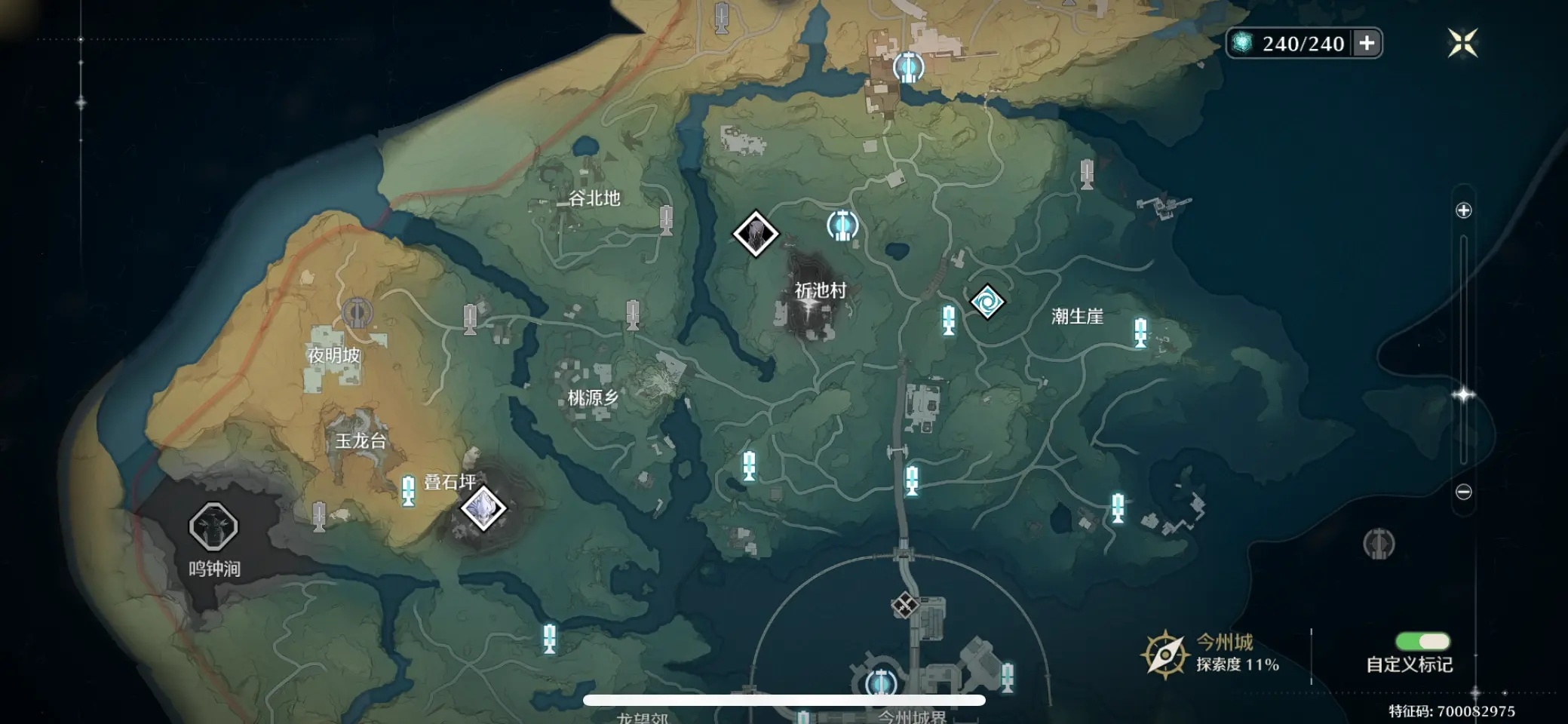Select the diamond boss marker near 叠石坪
Viewport: 1568px width, 724px height.
pyautogui.click(x=483, y=508)
